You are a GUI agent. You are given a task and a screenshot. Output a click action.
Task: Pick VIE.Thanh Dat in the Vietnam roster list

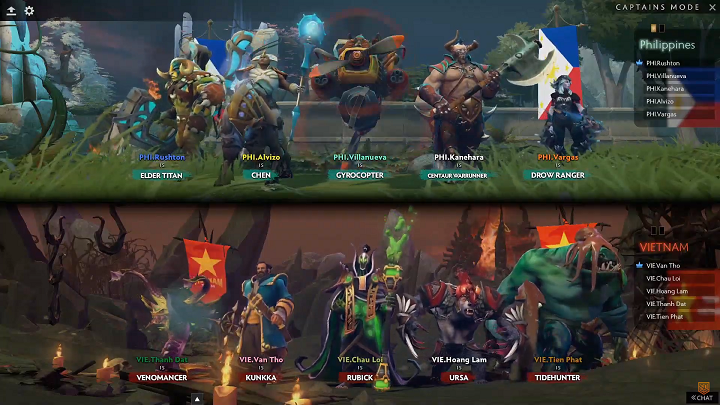667,304
